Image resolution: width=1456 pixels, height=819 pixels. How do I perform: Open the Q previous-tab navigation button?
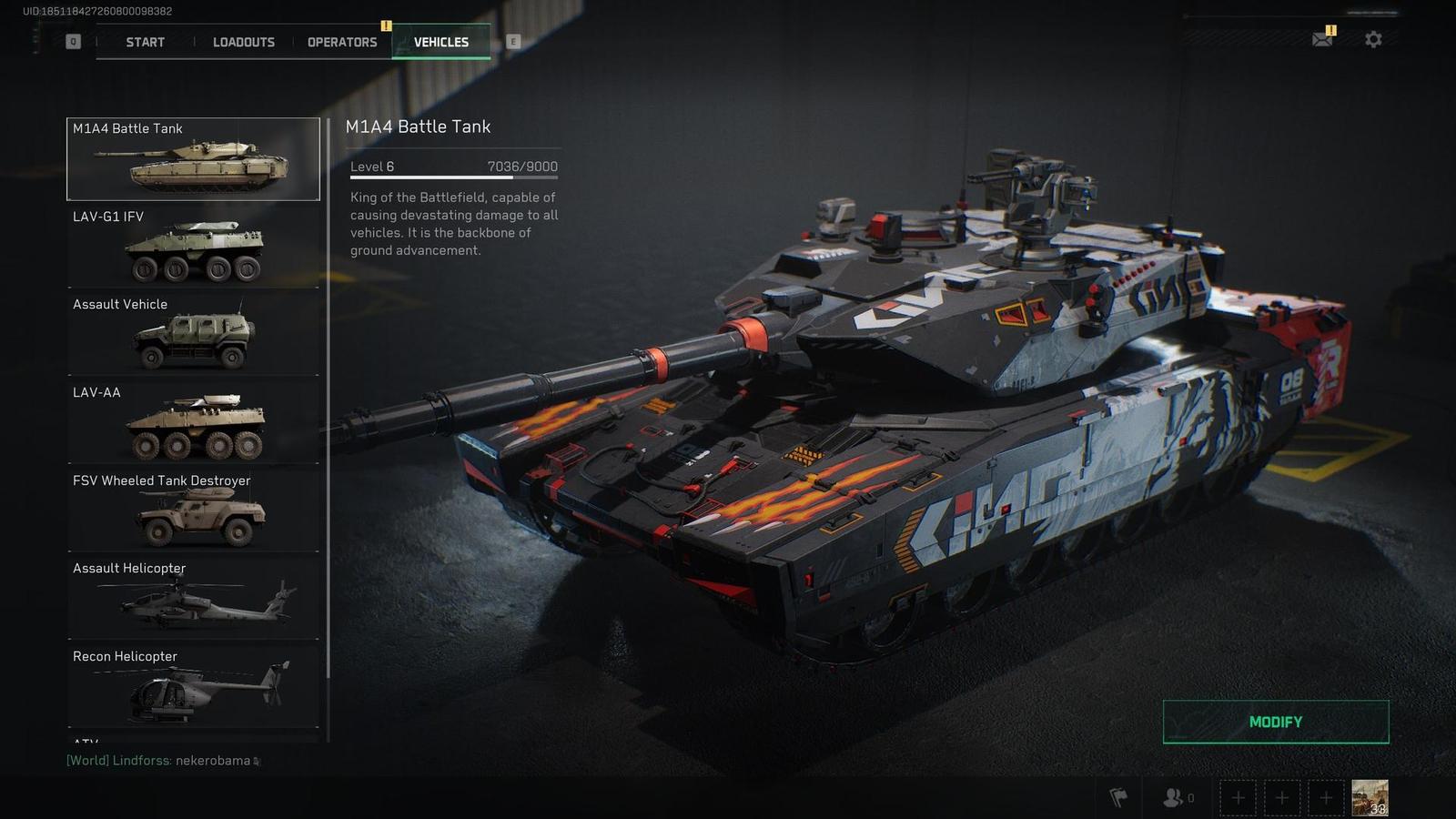72,41
